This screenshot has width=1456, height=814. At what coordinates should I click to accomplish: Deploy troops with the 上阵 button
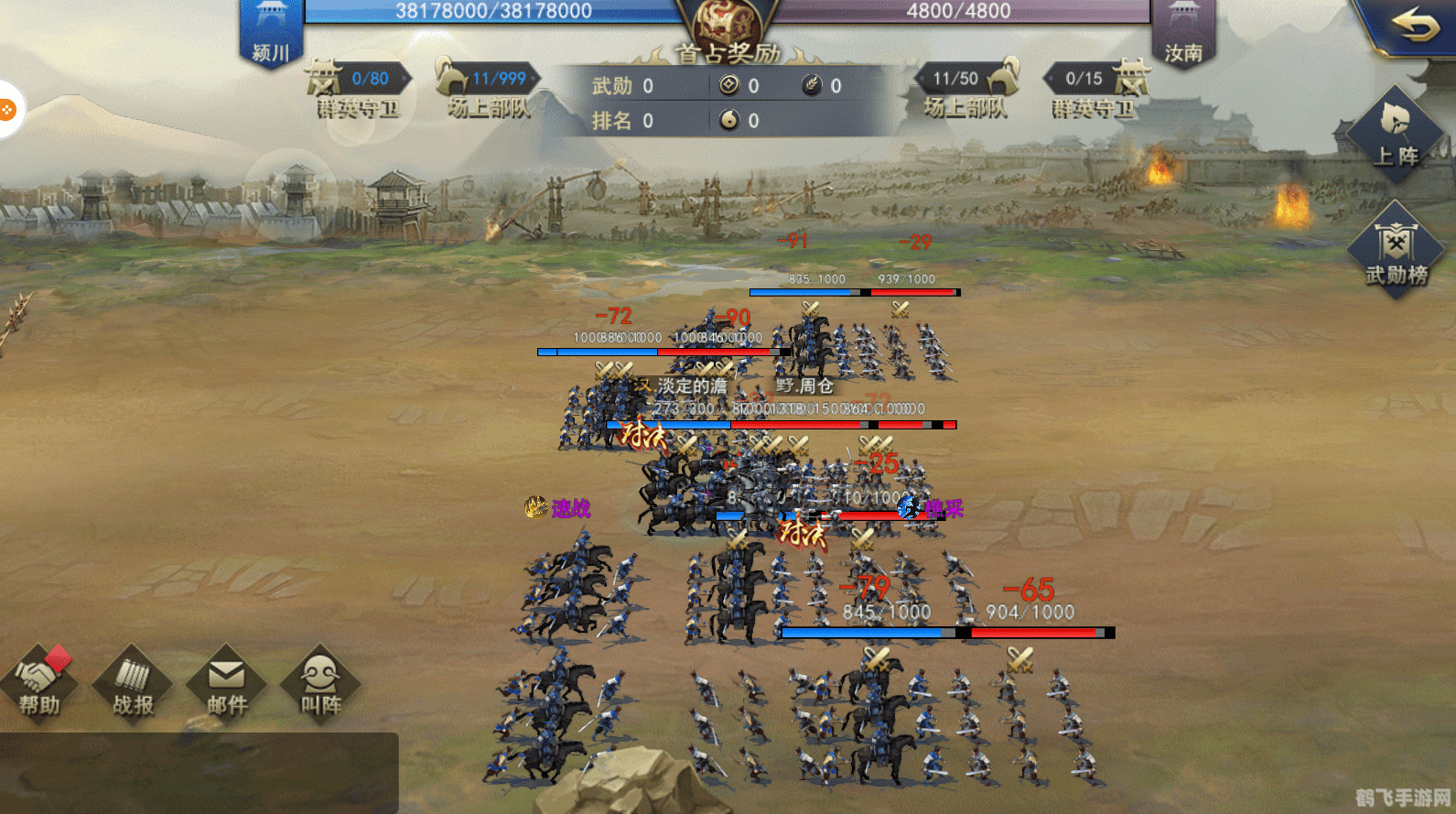coord(1395,133)
